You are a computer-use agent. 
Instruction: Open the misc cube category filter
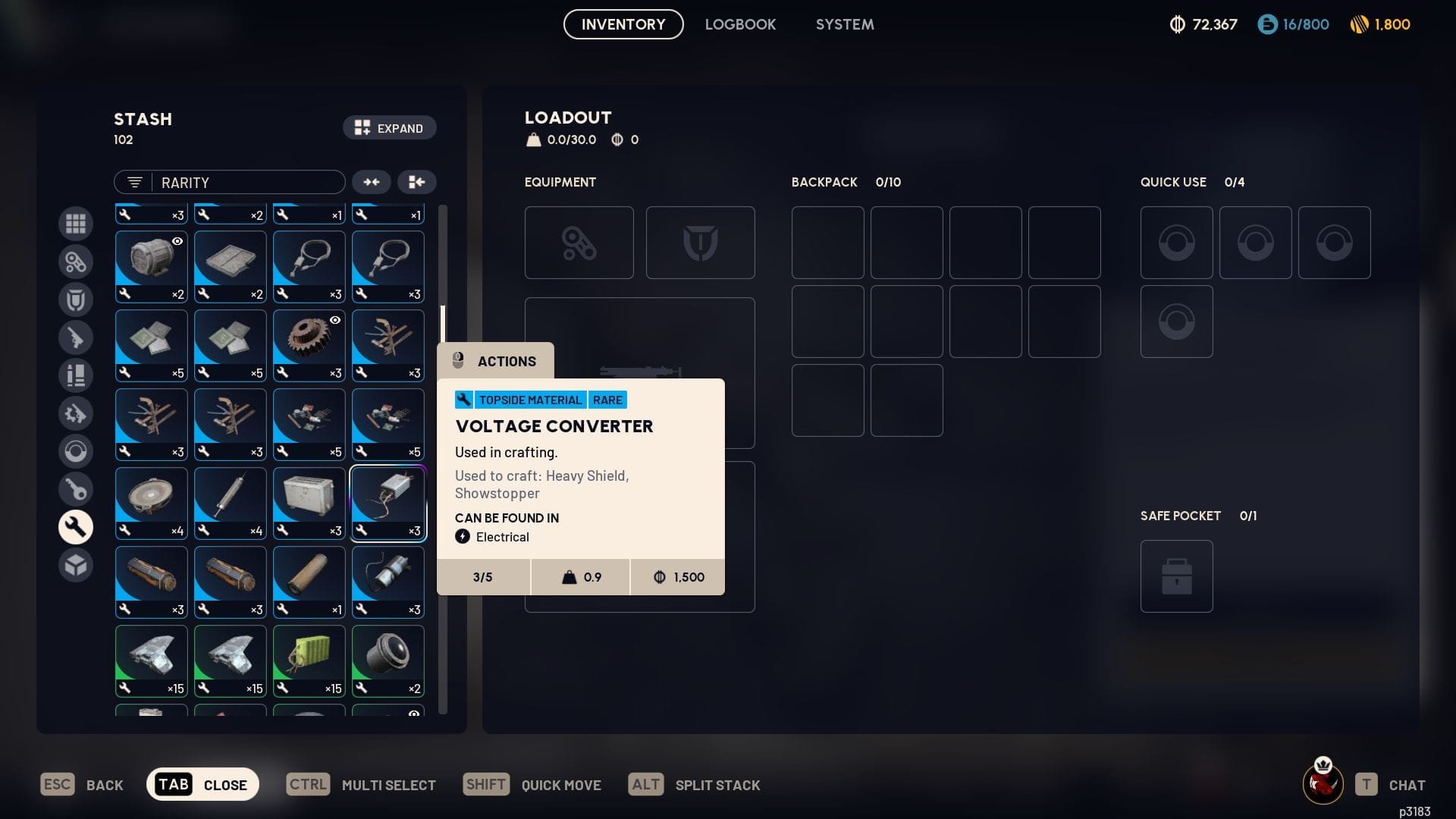76,564
